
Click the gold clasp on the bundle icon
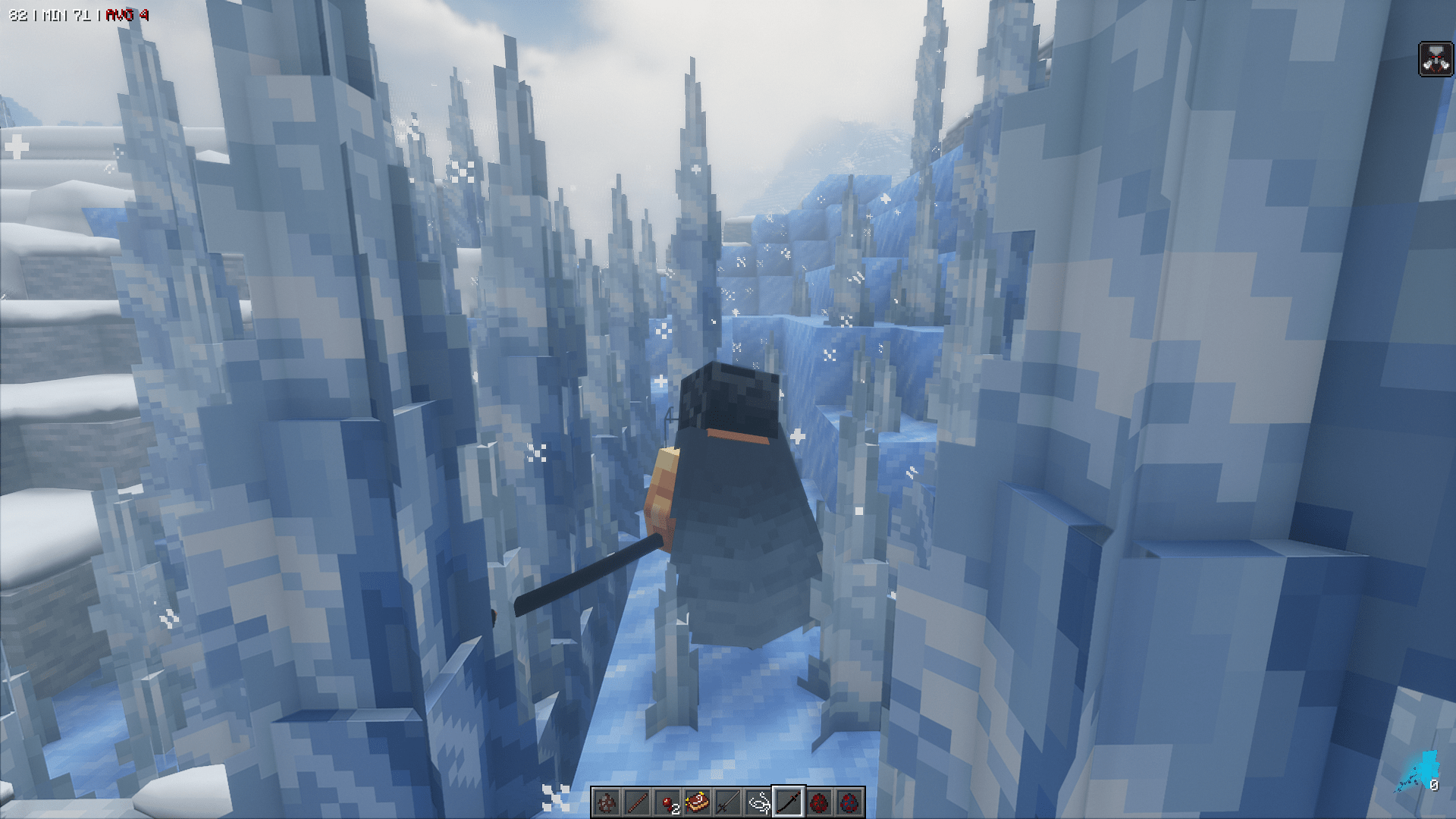click(x=701, y=794)
